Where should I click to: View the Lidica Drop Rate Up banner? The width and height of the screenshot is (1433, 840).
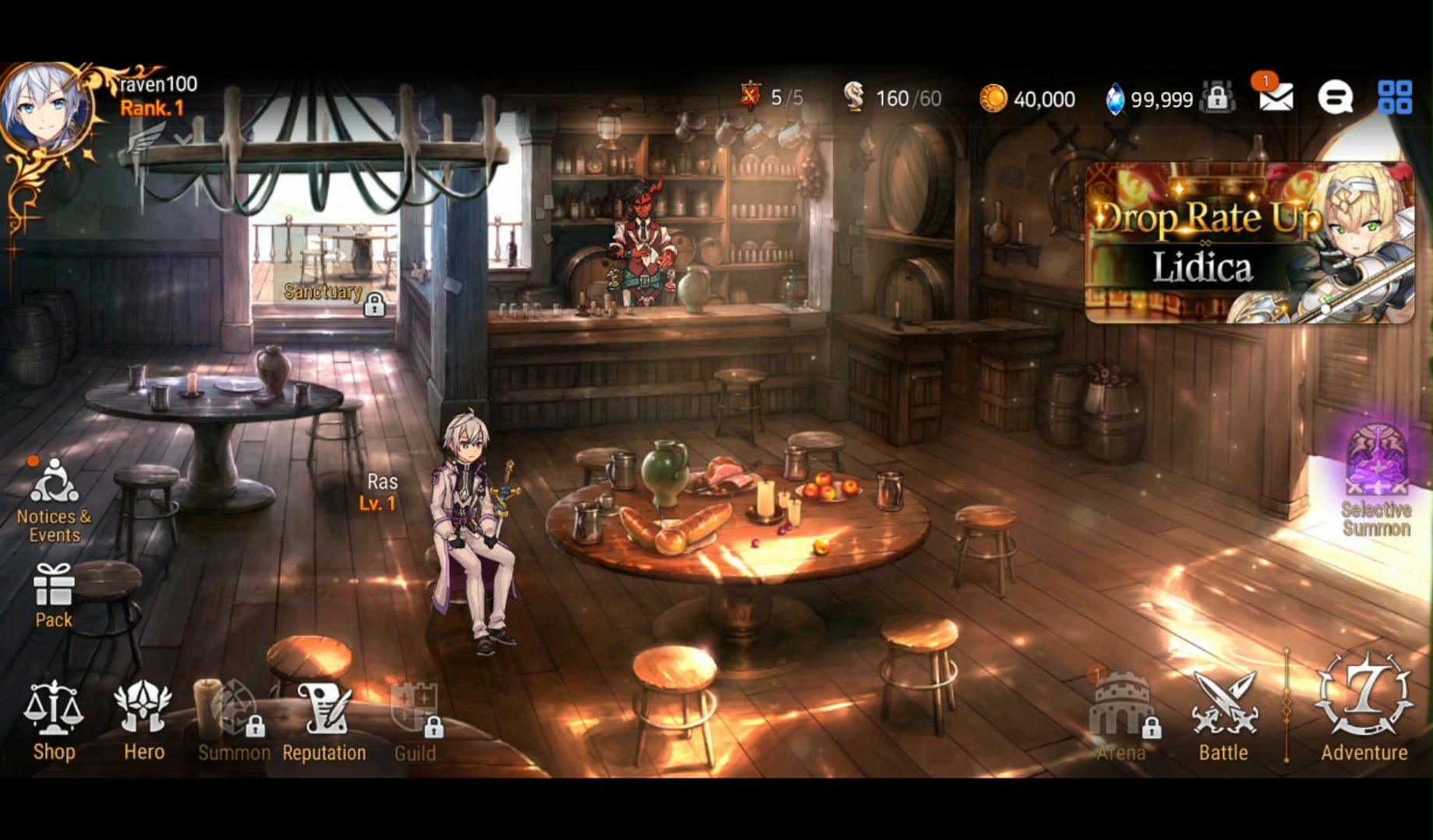1249,242
